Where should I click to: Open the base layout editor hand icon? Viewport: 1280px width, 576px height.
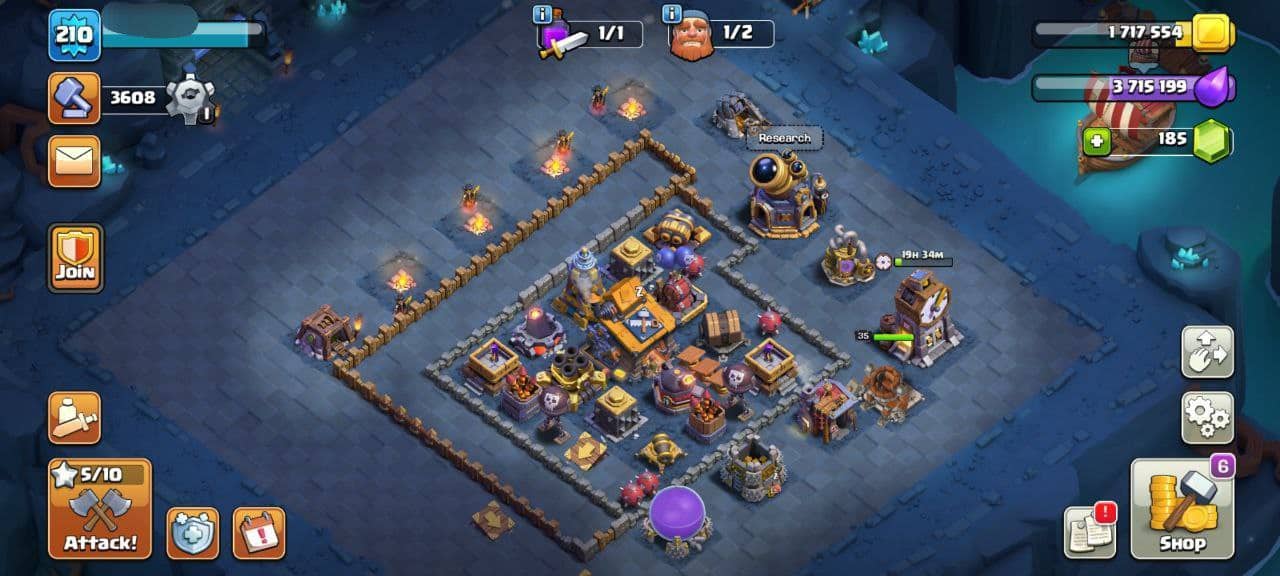coord(1207,351)
